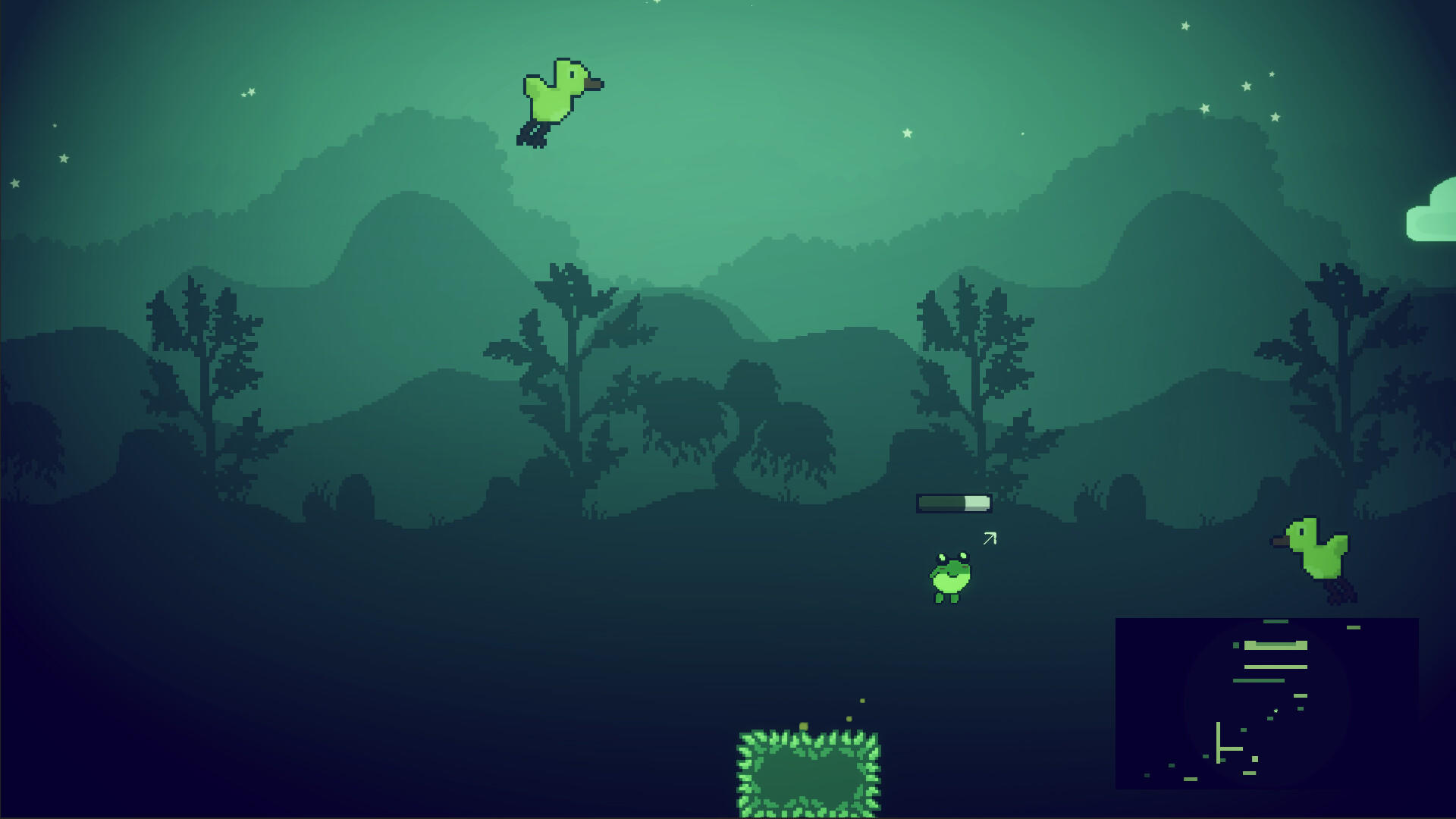Viewport: 1456px width, 819px height.
Task: Click the player marker dot on the minimap
Action: tap(1276, 711)
